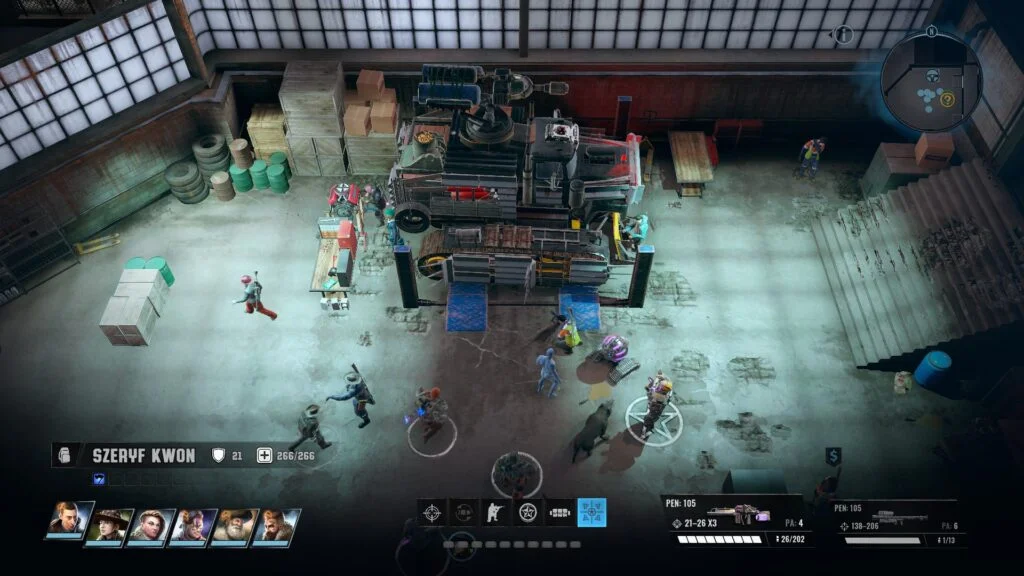Click the yellow question mark minimap marker

coord(947,99)
